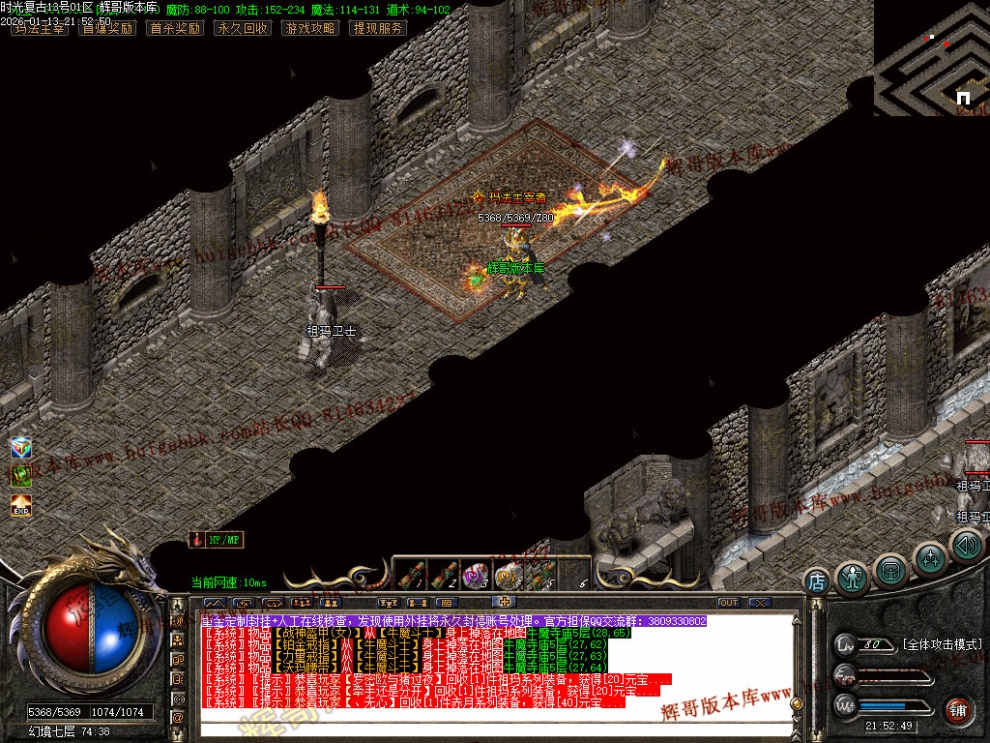This screenshot has width=990, height=743.
Task: Click the 首爆奖励 button
Action: (x=107, y=28)
